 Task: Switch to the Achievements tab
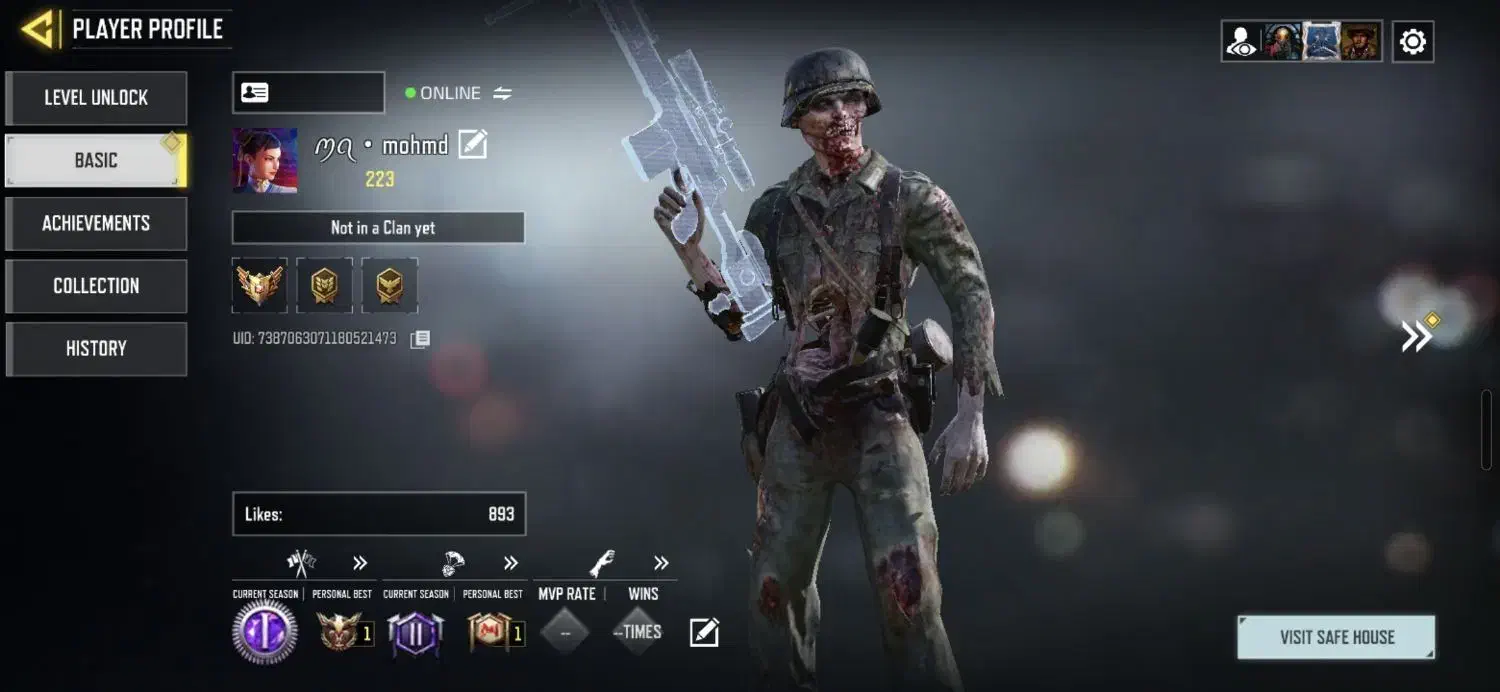click(x=96, y=223)
